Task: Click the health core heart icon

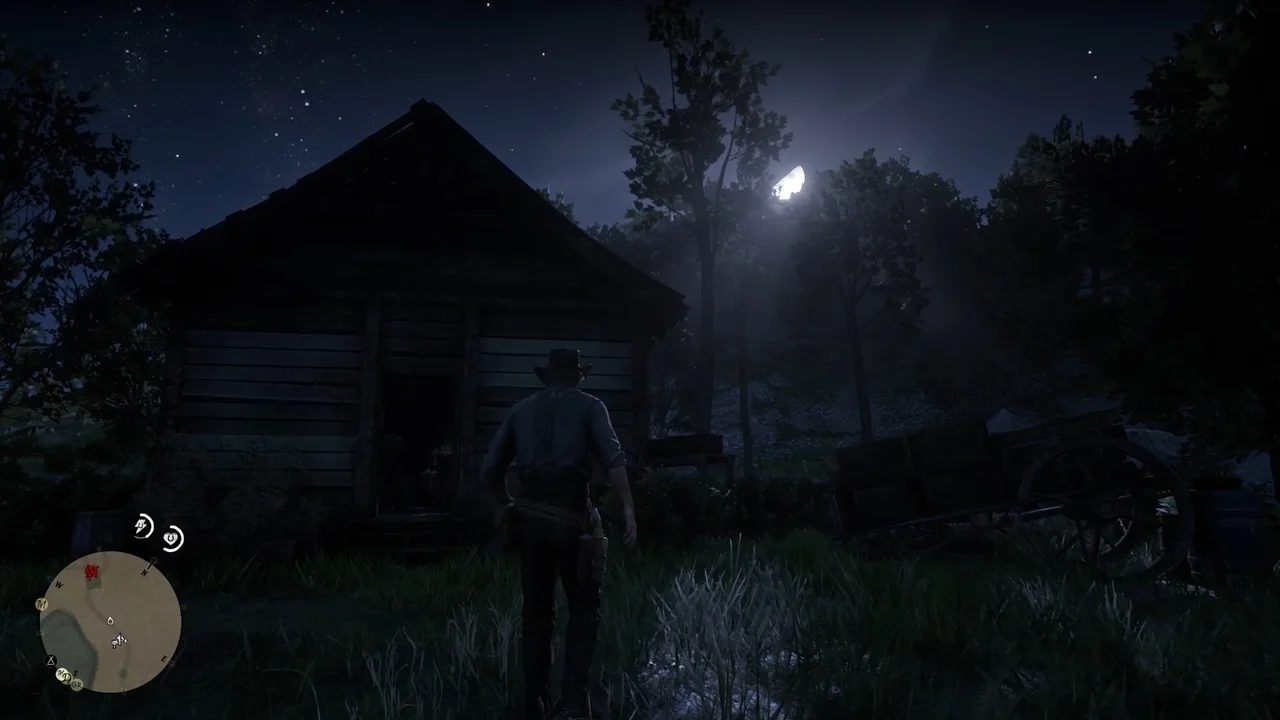Action: click(x=172, y=539)
